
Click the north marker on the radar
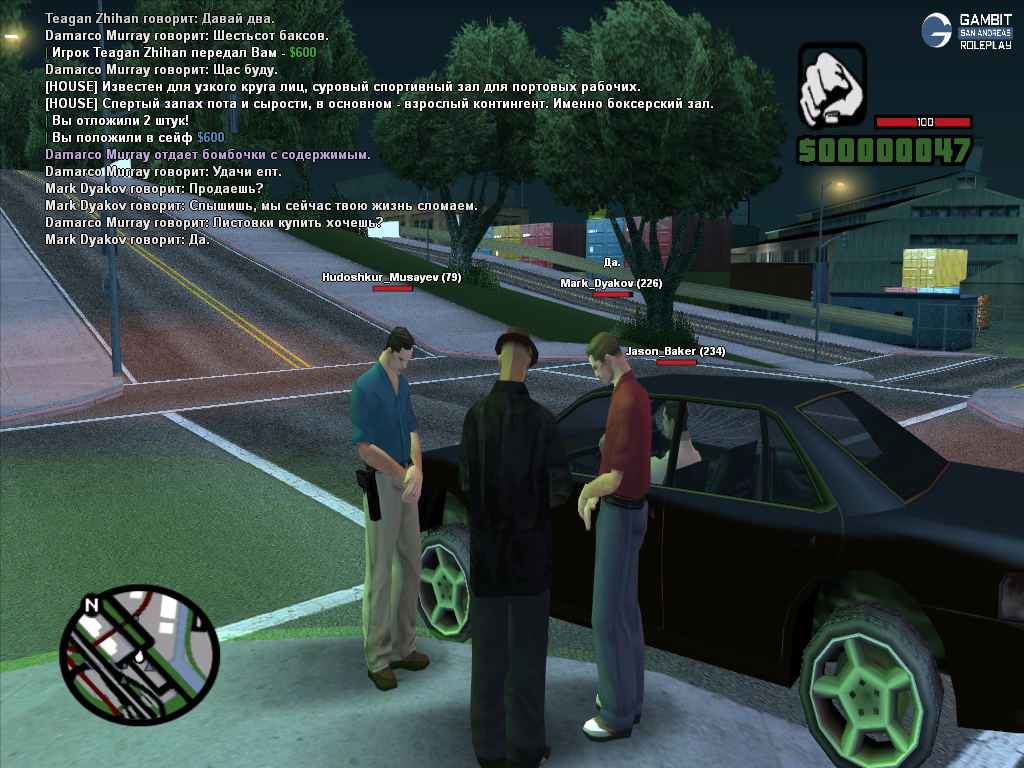[x=92, y=605]
